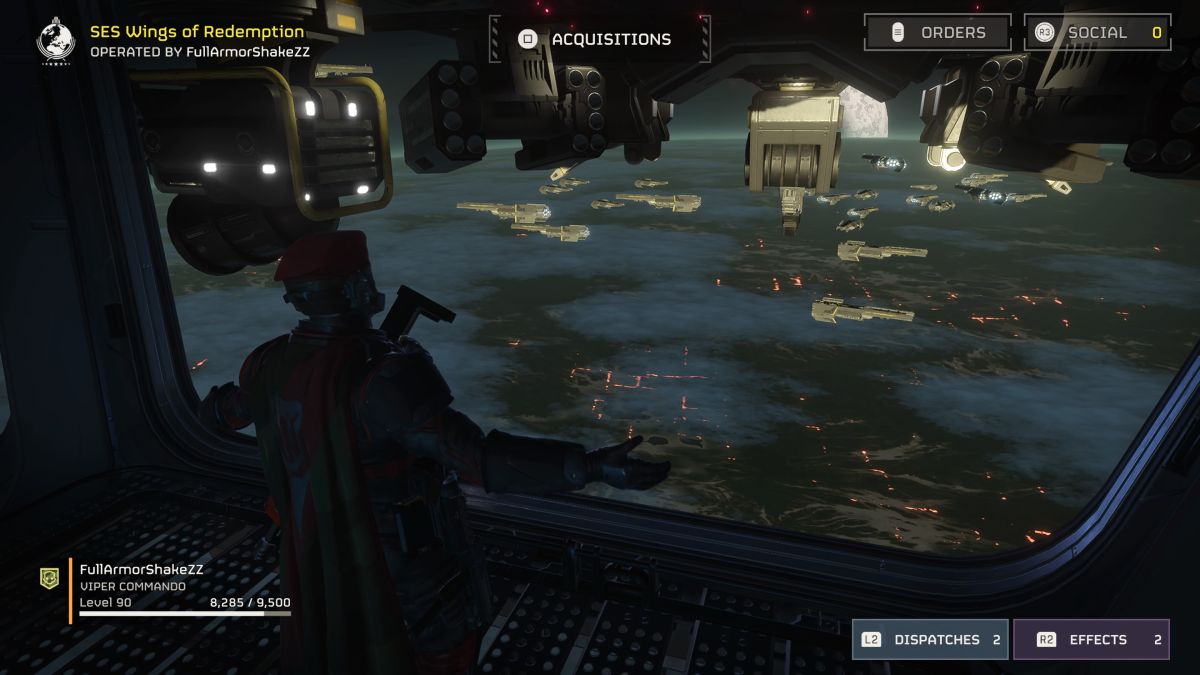Open the Acquisitions menu
The image size is (1200, 675).
(599, 40)
